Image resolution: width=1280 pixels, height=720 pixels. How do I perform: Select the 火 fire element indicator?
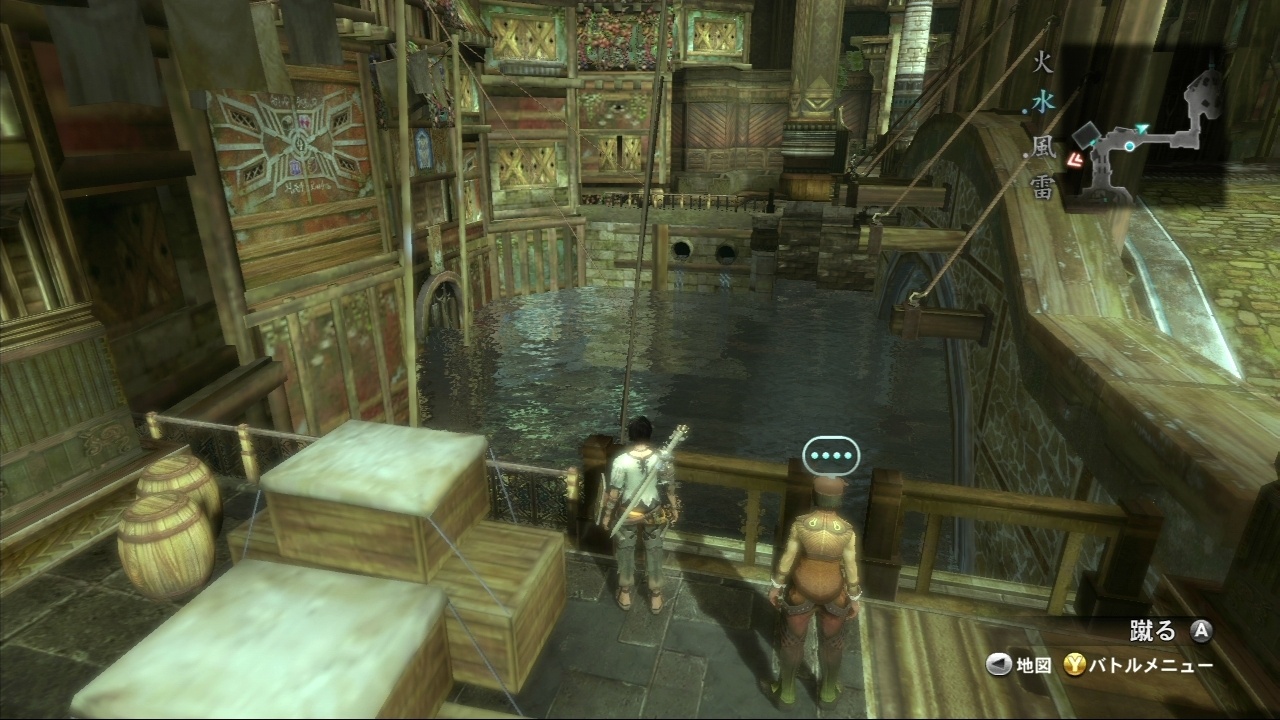(x=1042, y=65)
